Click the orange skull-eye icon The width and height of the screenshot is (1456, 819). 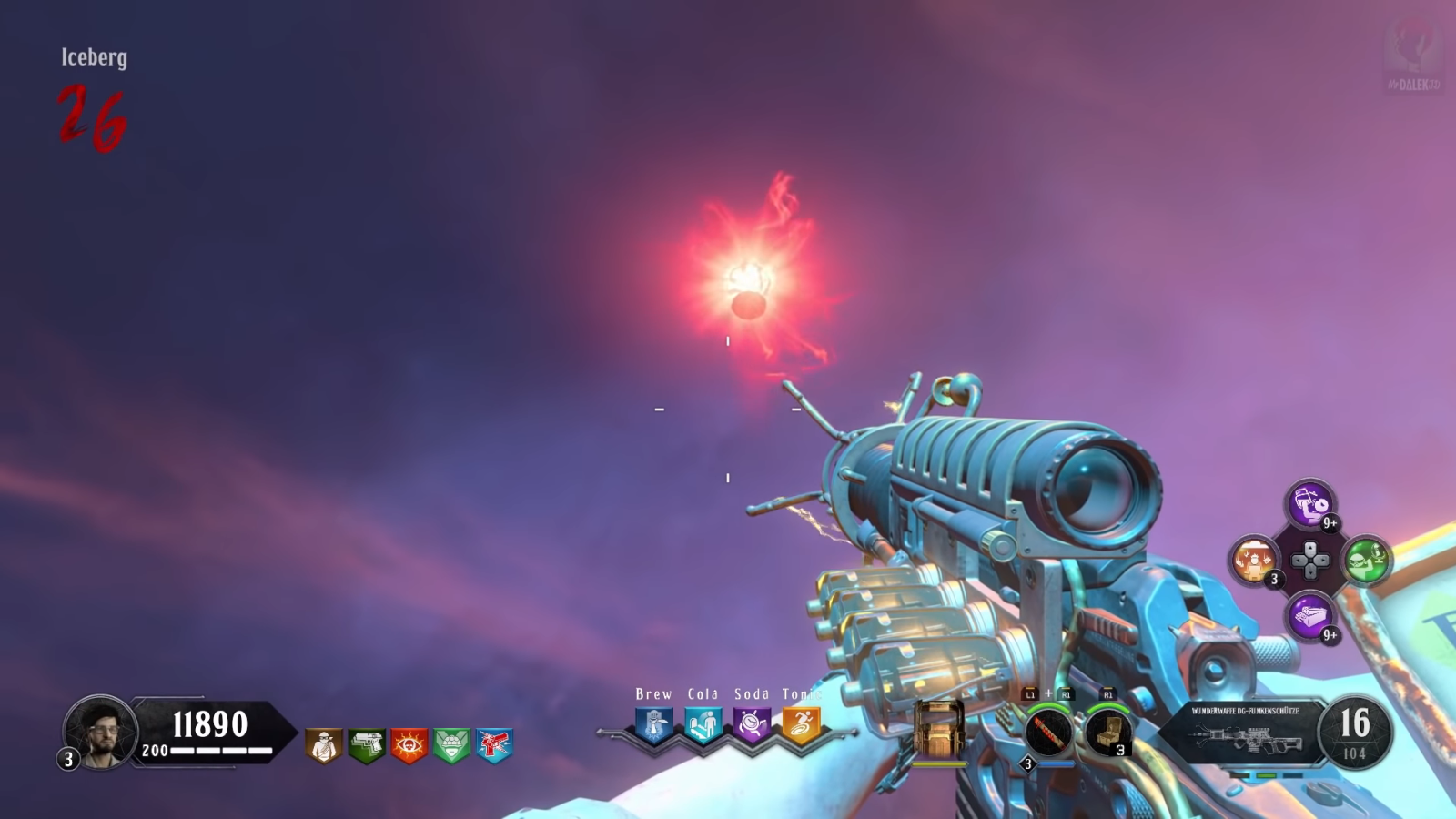tap(409, 745)
